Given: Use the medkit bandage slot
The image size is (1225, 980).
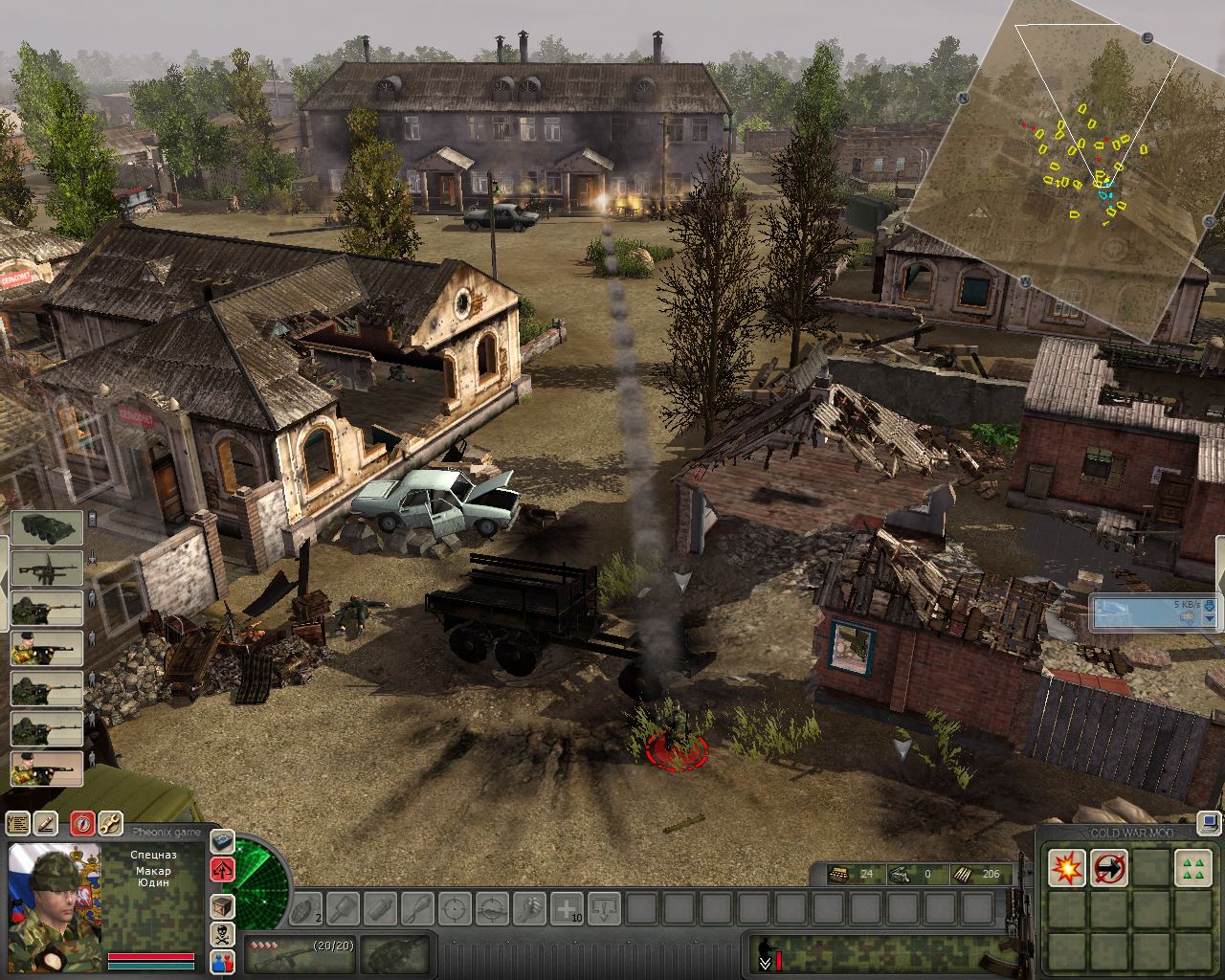Looking at the screenshot, I should click(x=567, y=907).
